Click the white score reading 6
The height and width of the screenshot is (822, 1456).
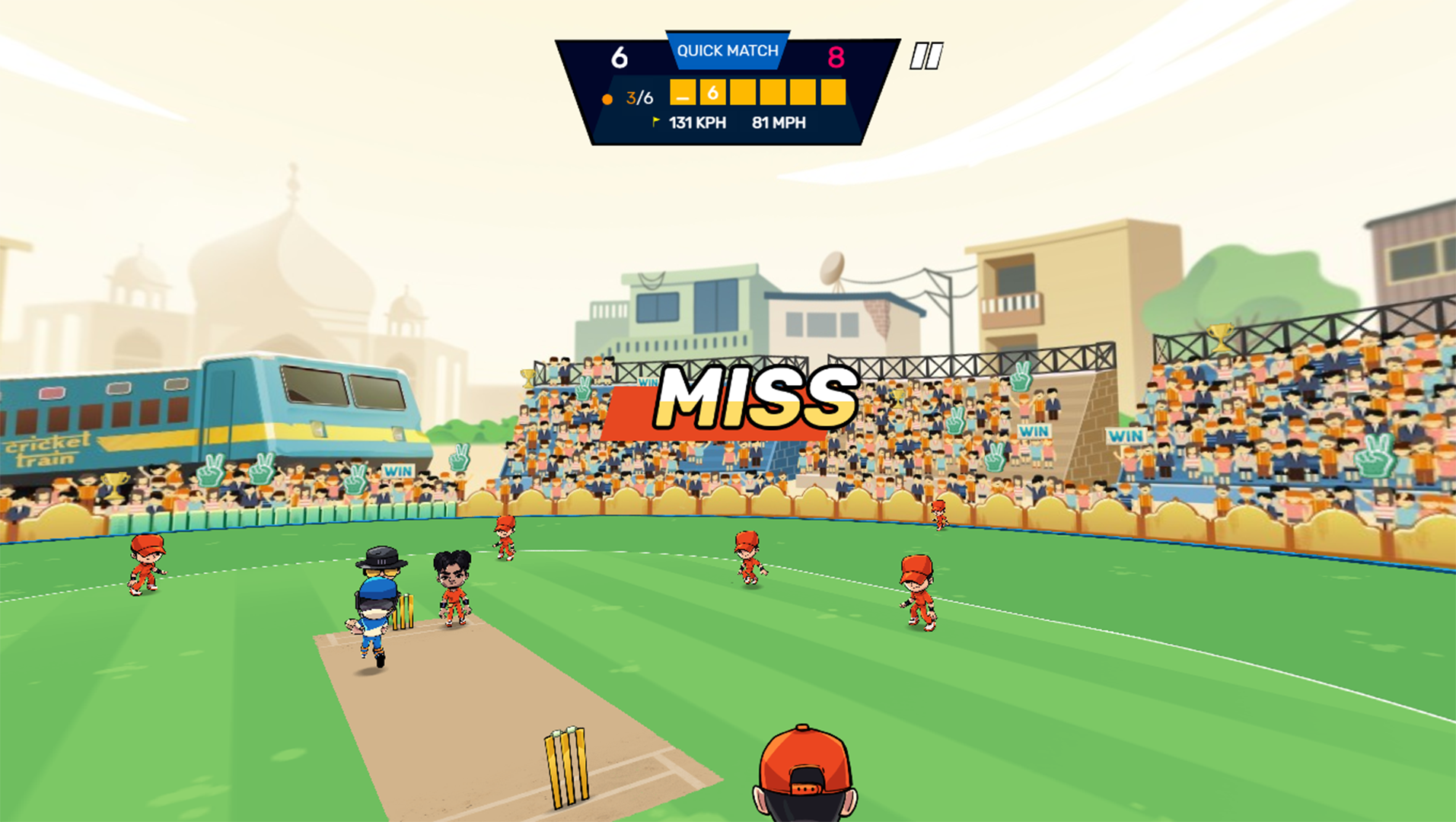[x=620, y=56]
